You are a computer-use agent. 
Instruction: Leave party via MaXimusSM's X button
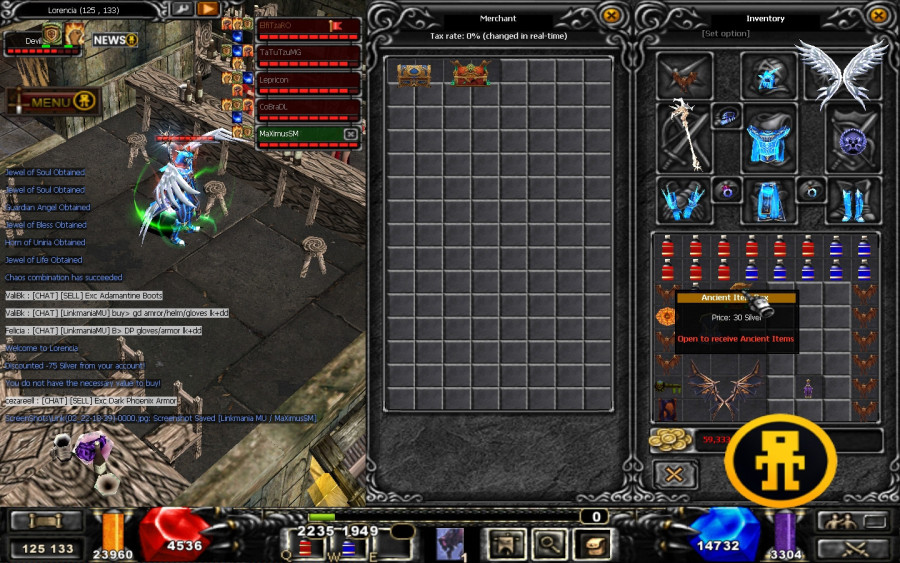tap(350, 134)
